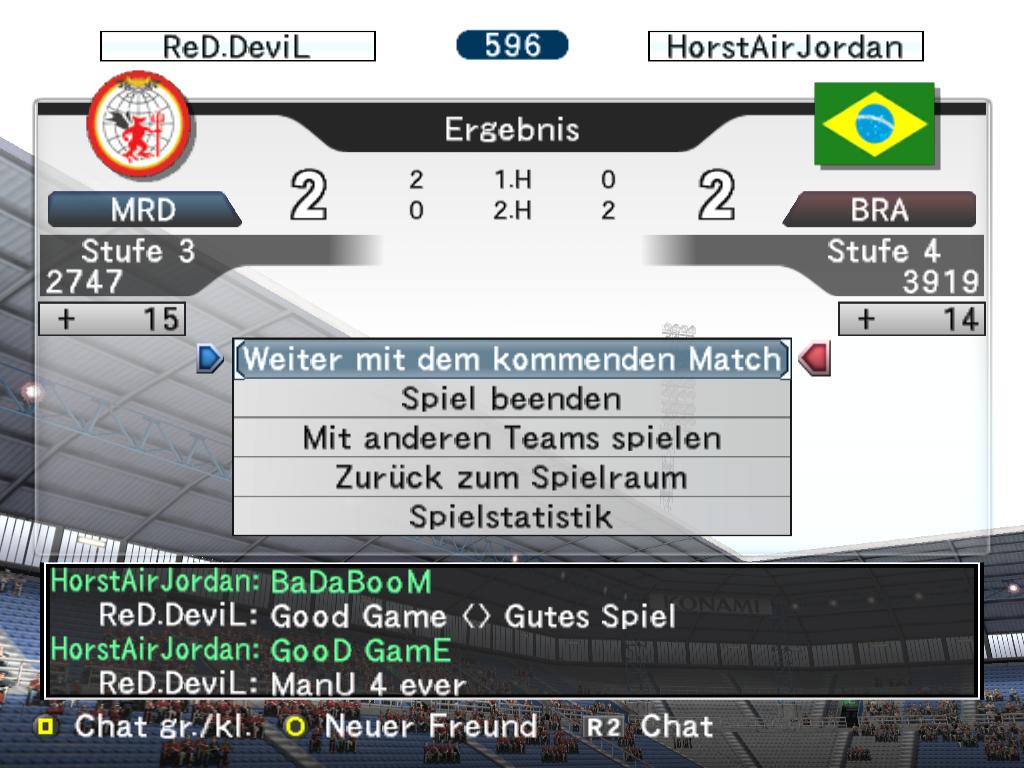Select "Weiter mit dem kommenden Match"

pos(511,359)
